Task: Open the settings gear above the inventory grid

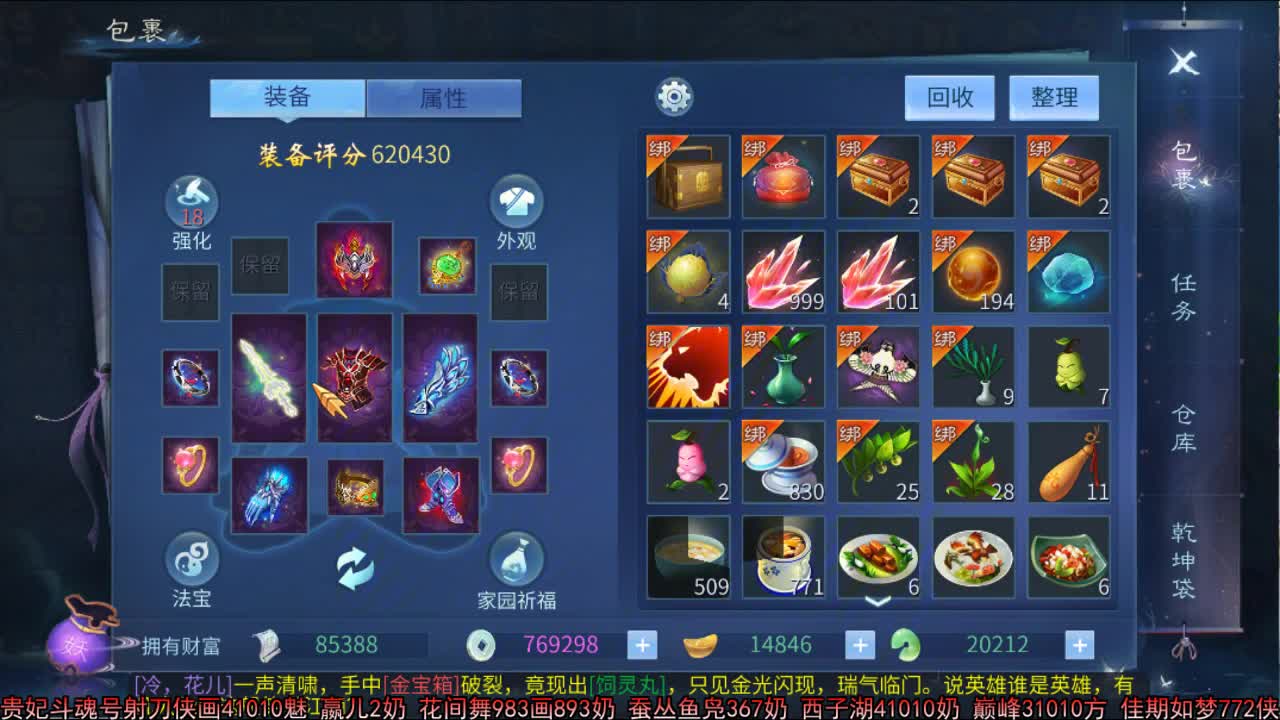Action: (x=673, y=97)
